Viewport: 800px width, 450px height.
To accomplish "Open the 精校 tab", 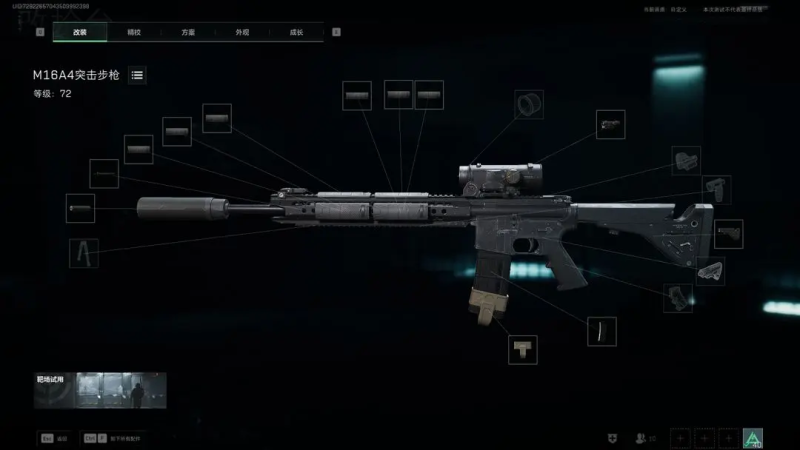I will point(134,32).
